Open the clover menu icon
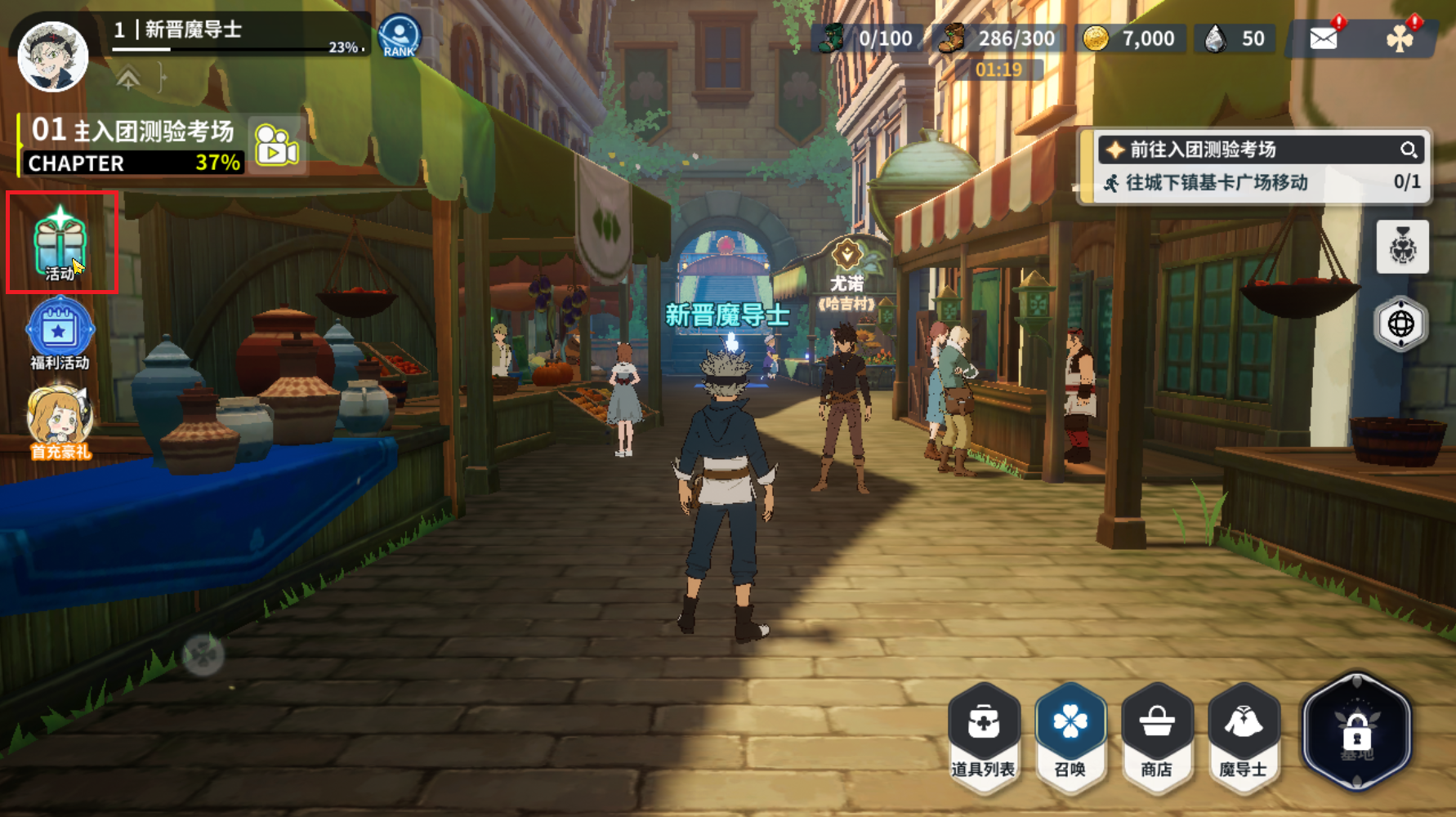Screen dimensions: 1456x817 (1400, 38)
